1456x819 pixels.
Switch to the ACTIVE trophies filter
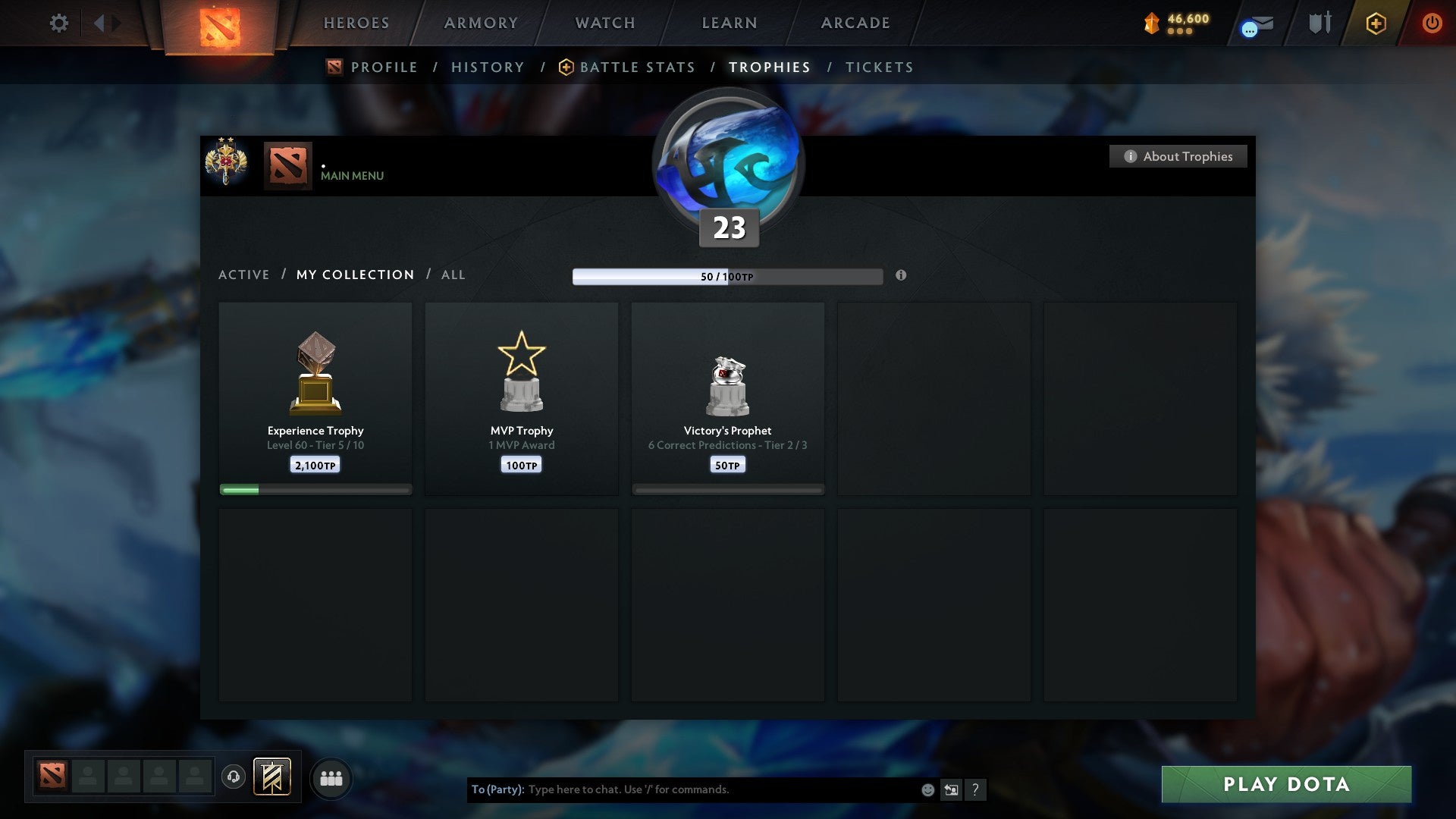click(x=244, y=275)
